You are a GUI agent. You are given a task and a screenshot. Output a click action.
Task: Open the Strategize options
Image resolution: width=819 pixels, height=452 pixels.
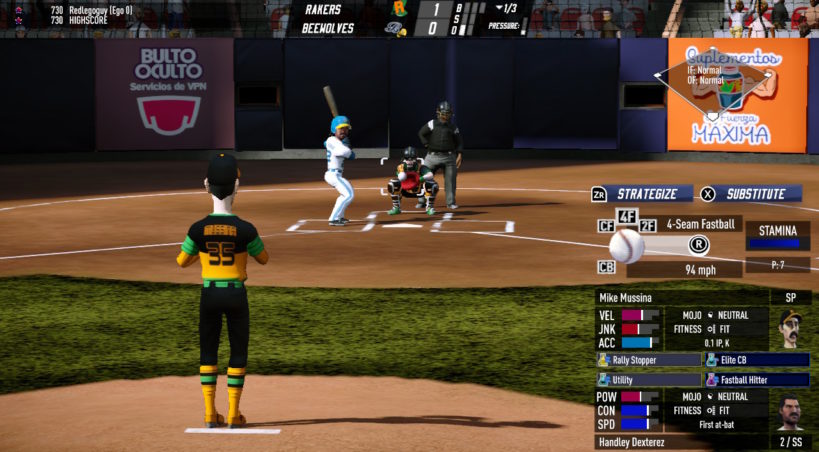pos(647,194)
